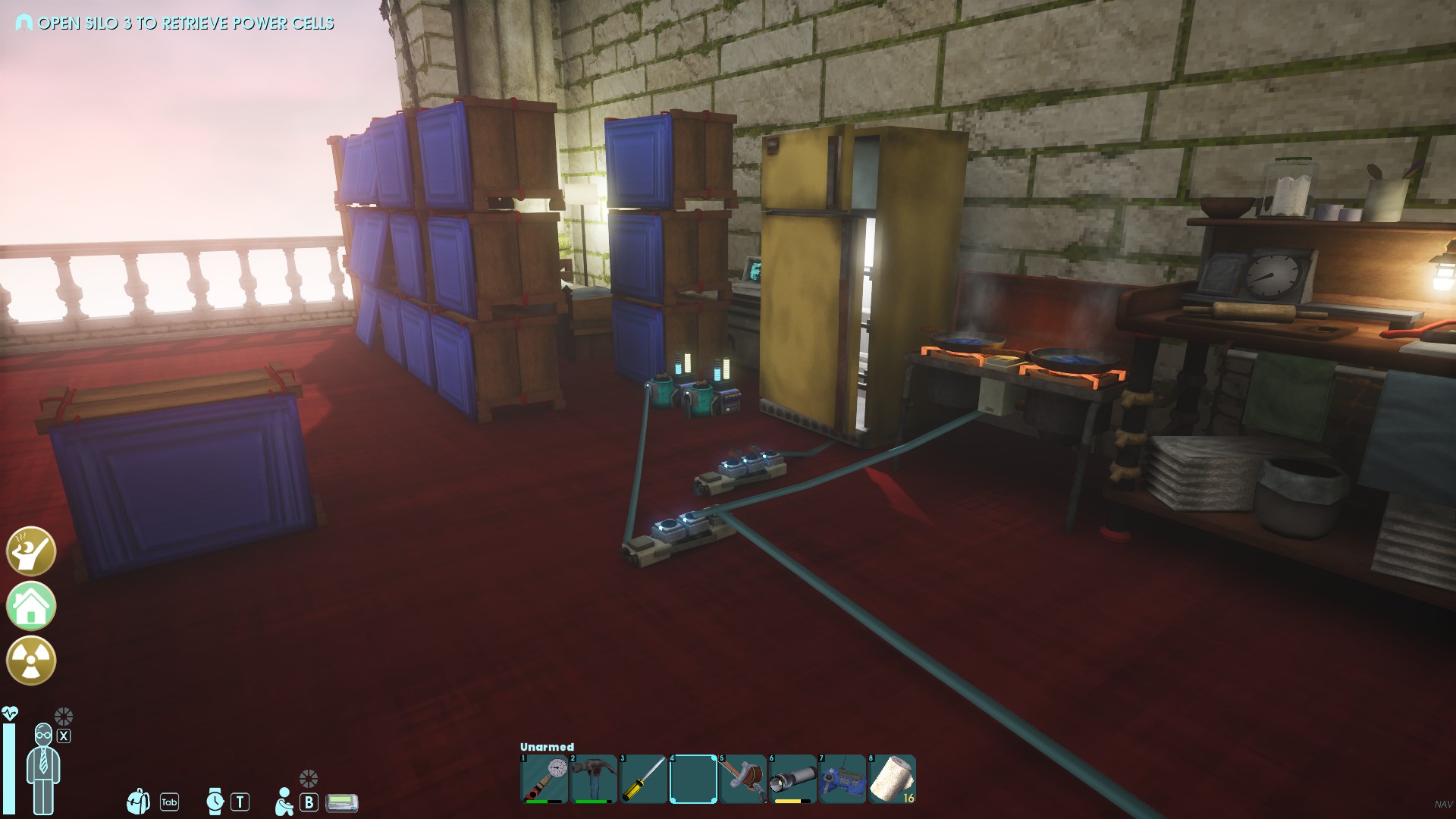This screenshot has width=1456, height=819.
Task: Select the flashlight in hotbar slot 6
Action: tap(792, 778)
